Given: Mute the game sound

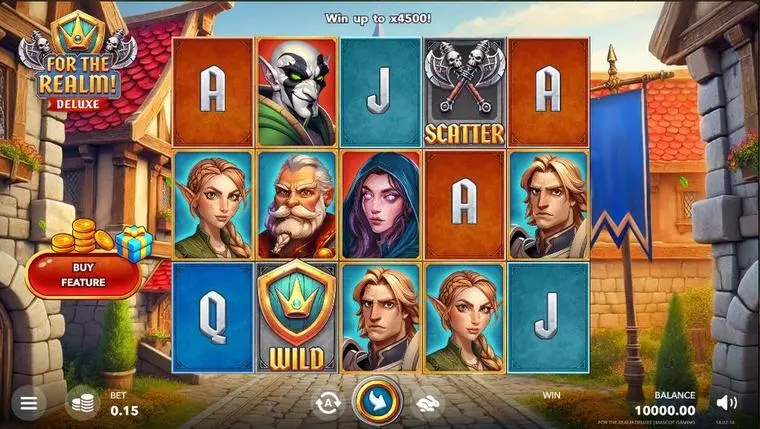Looking at the screenshot, I should pyautogui.click(x=728, y=403).
